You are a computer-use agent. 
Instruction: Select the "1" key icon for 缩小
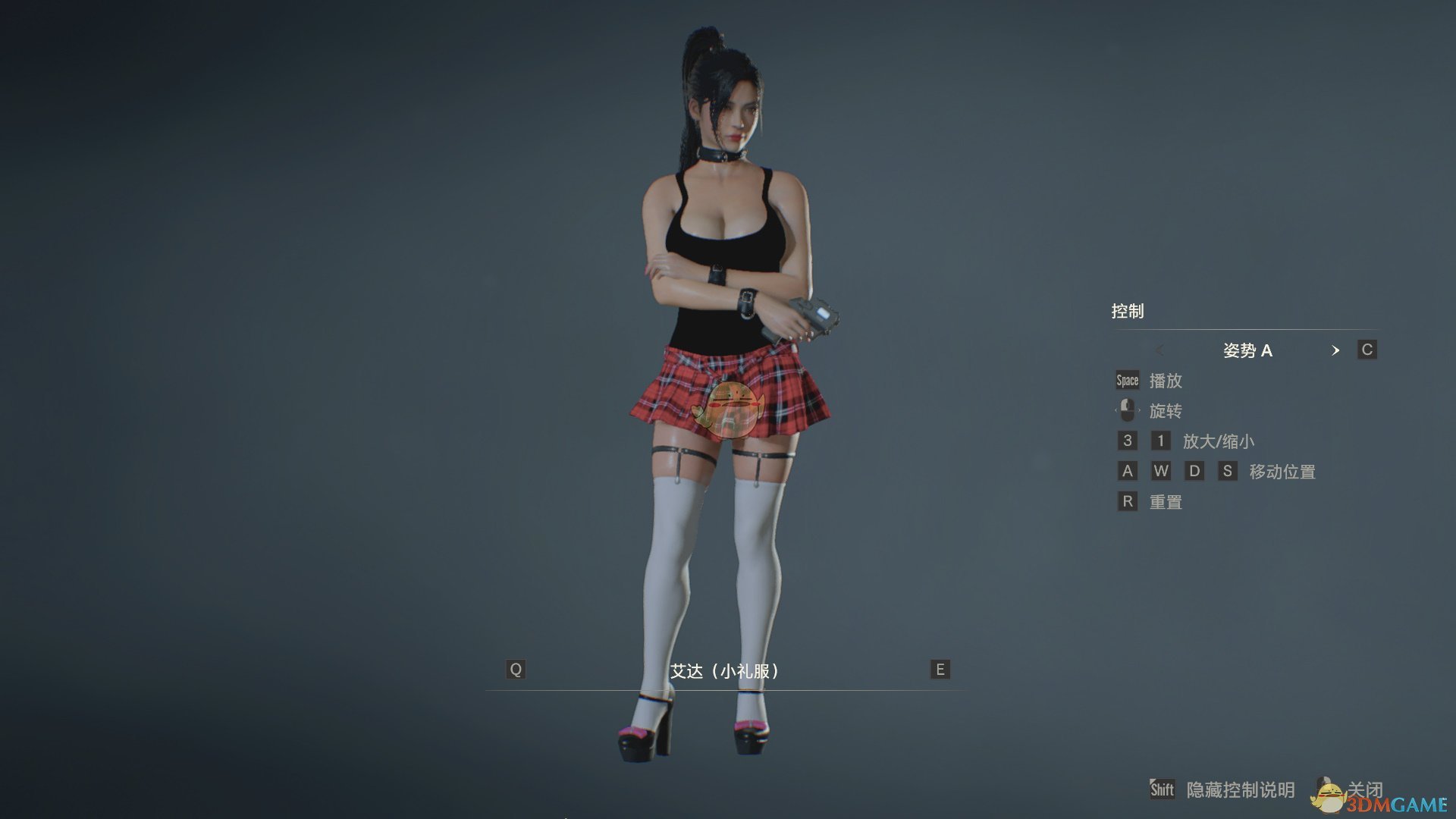click(1161, 441)
